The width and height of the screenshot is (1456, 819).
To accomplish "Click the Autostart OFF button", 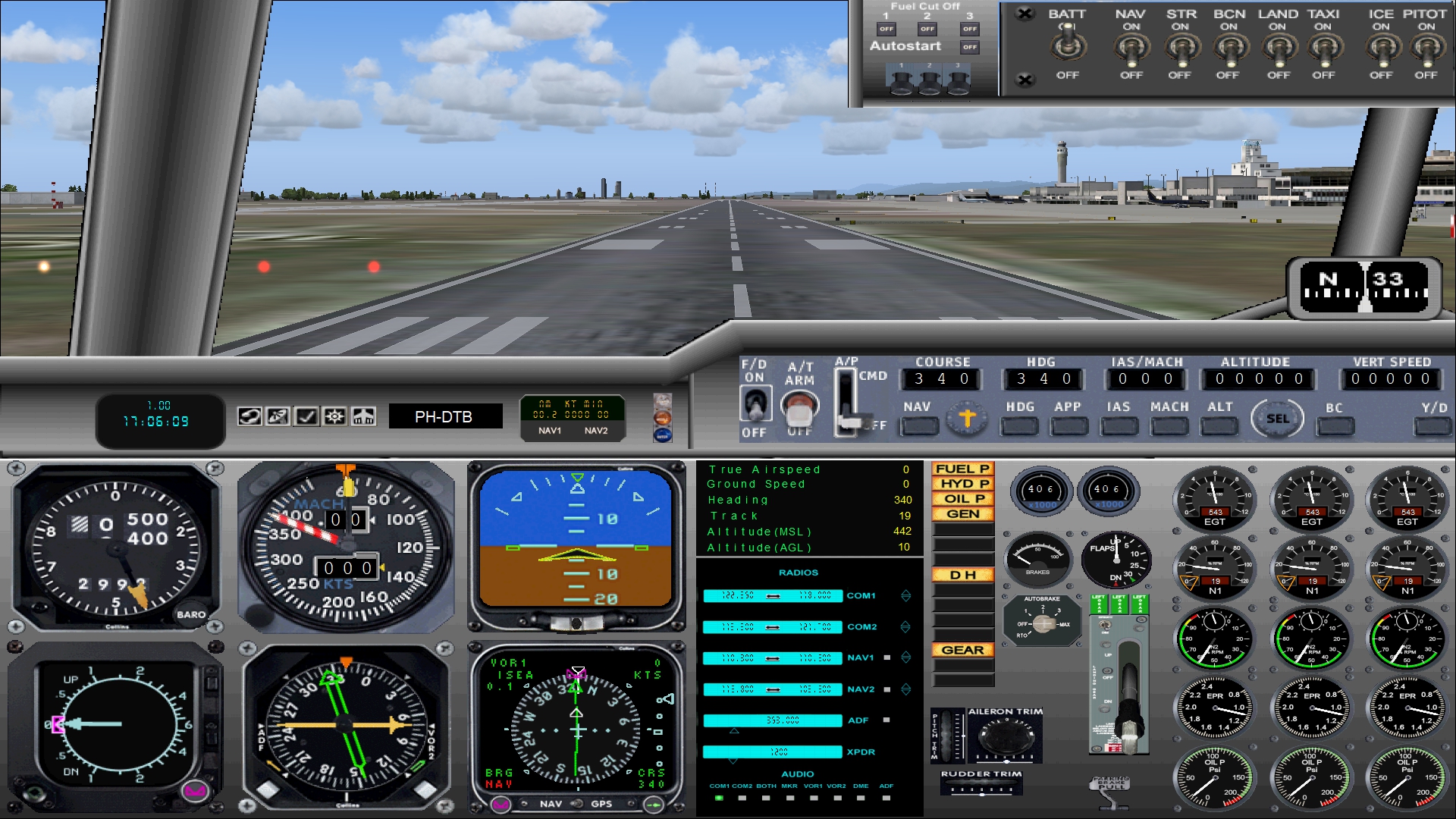I will (x=969, y=47).
